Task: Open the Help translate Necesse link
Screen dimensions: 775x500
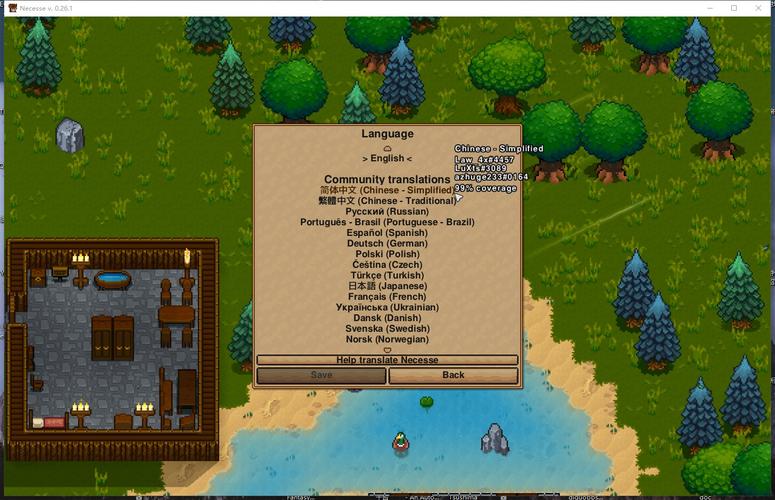Action: click(387, 360)
